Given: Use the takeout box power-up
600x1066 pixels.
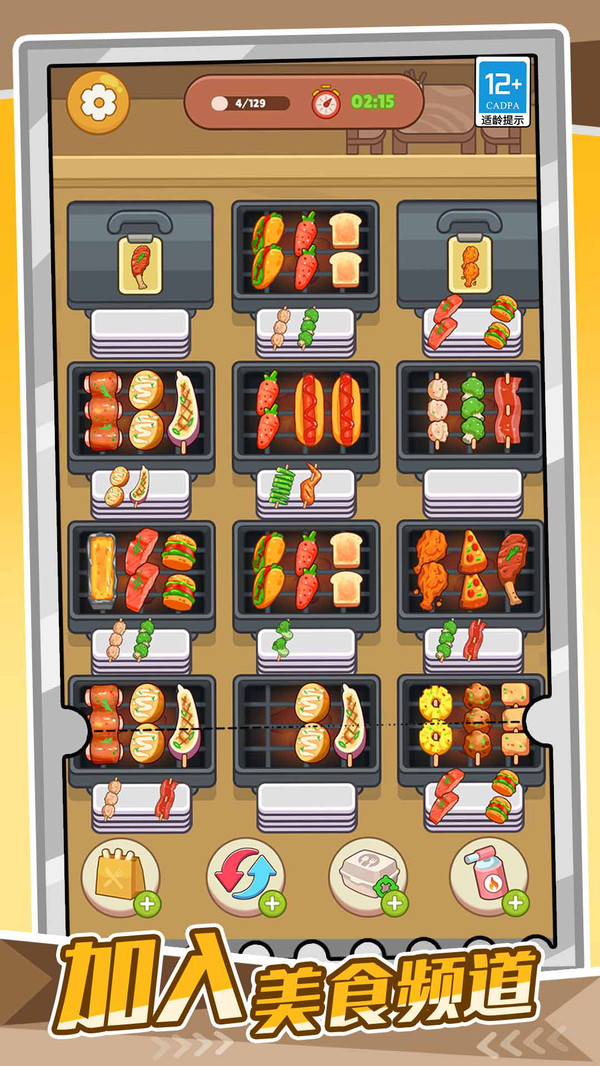Looking at the screenshot, I should (x=368, y=877).
